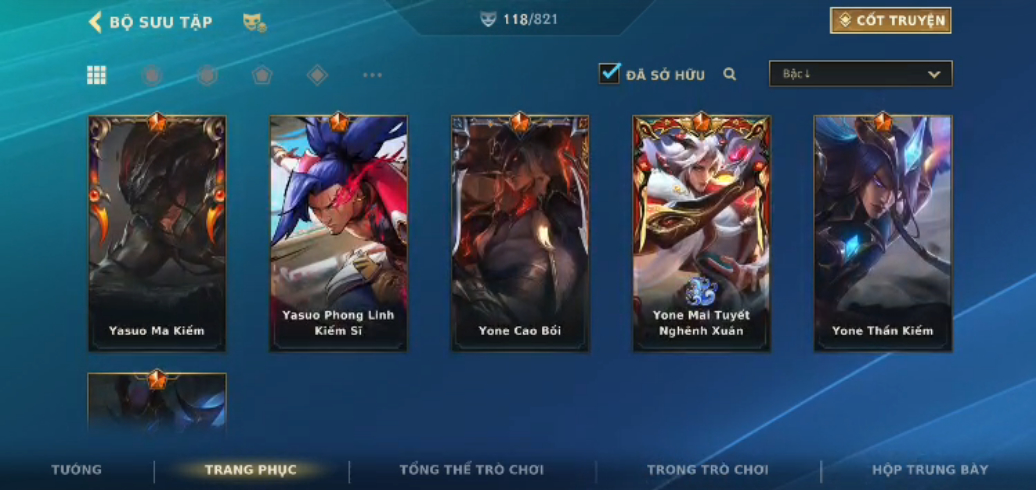The height and width of the screenshot is (490, 1036).
Task: Pick the Yone Thần Kiếm skin card
Action: tap(883, 233)
